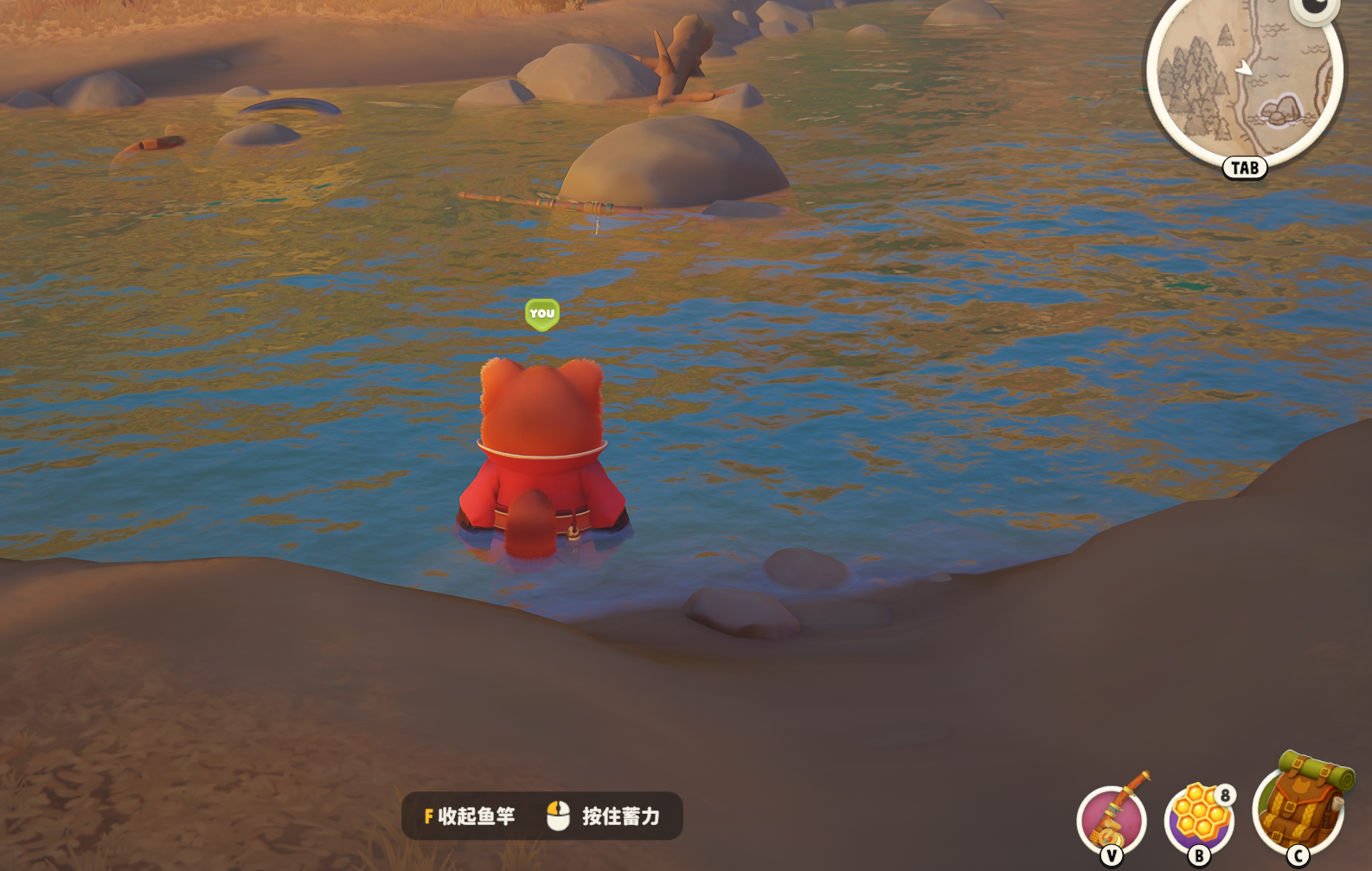Viewport: 1372px width, 871px height.
Task: Select the fishing rod tool icon
Action: coord(1112,818)
